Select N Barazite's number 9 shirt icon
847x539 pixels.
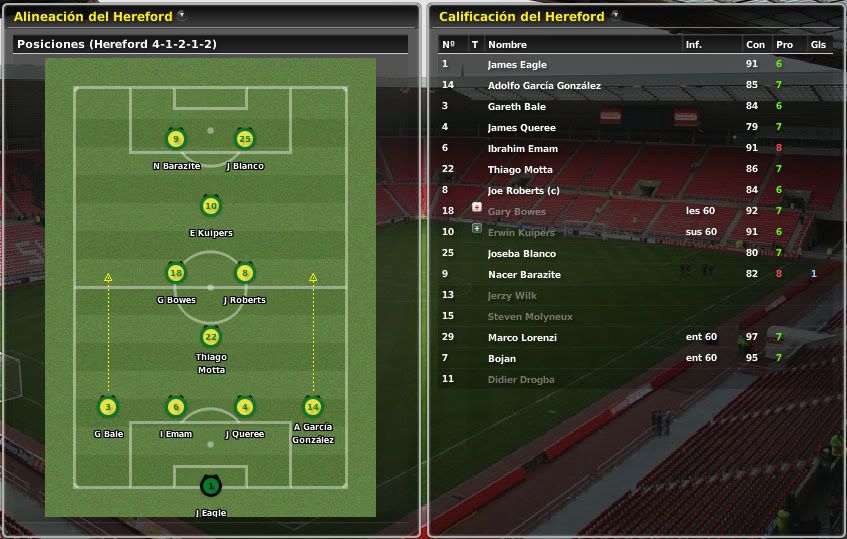(176, 139)
